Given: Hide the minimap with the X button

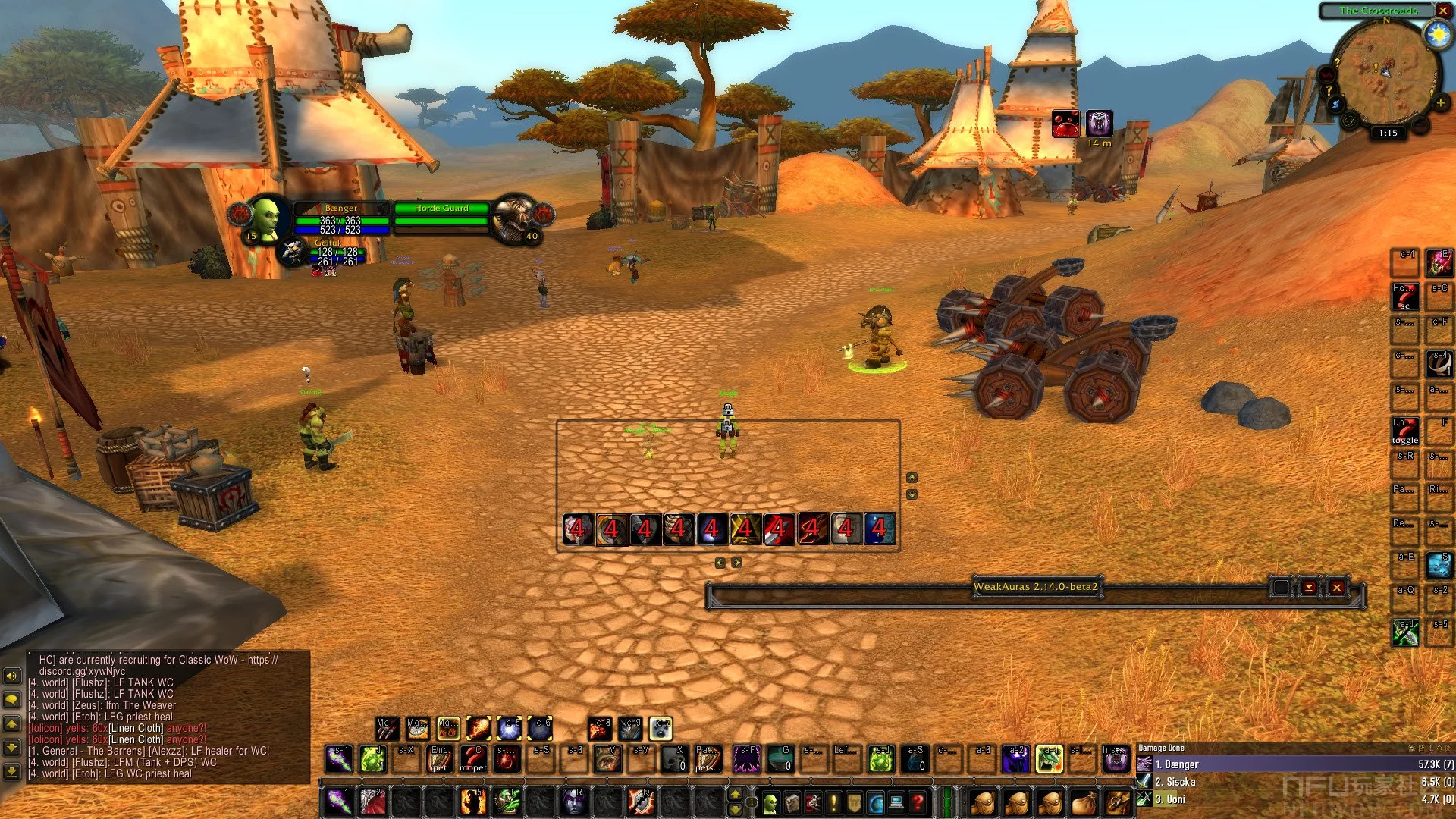Looking at the screenshot, I should coord(1442,11).
